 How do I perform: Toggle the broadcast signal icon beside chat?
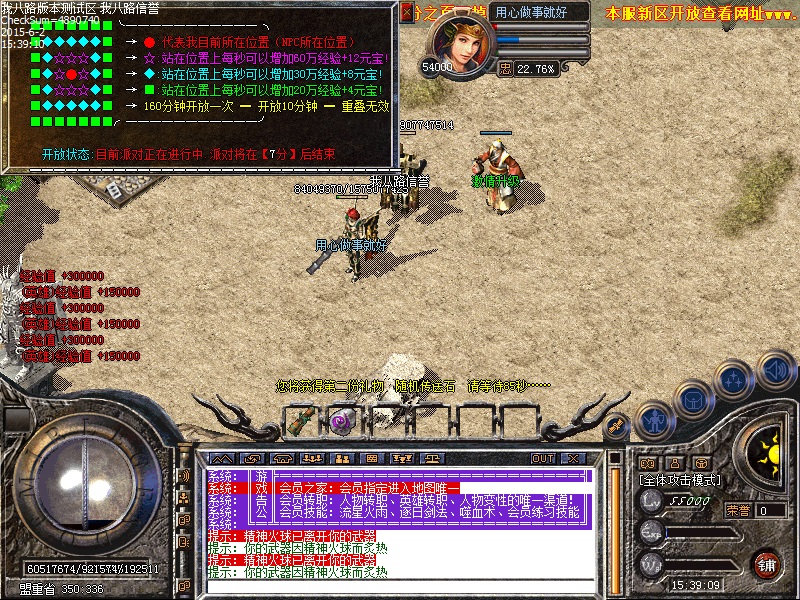(x=184, y=474)
